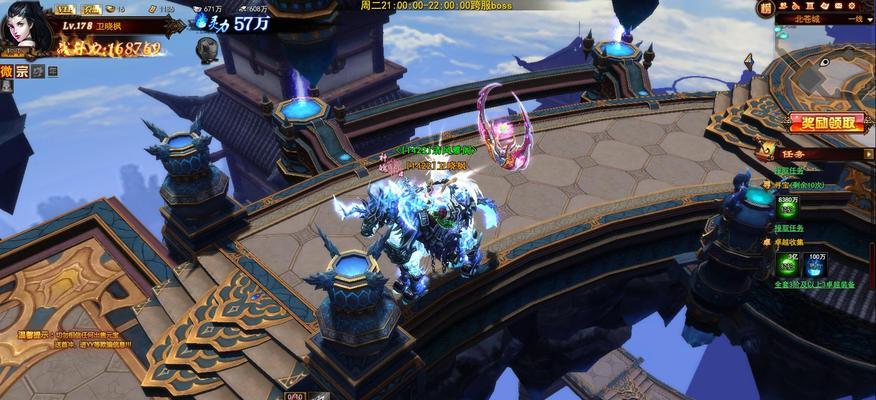
Task: Open the VIP badge
Action: [x=64, y=9]
